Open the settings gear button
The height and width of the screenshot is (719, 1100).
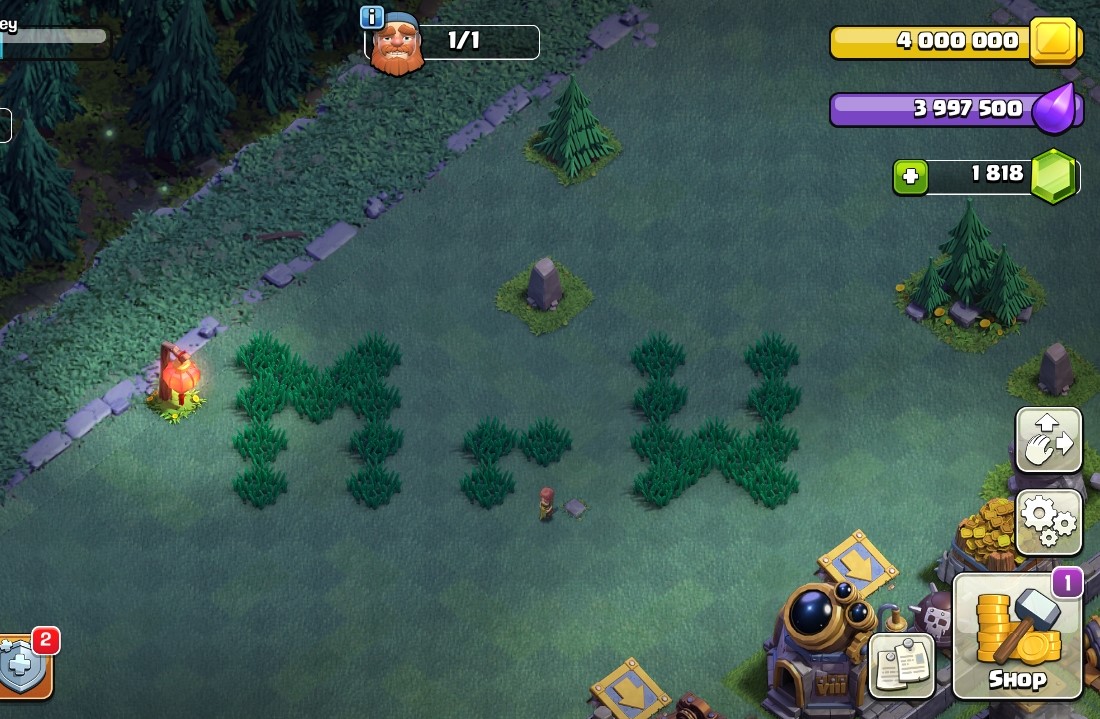tap(1048, 522)
